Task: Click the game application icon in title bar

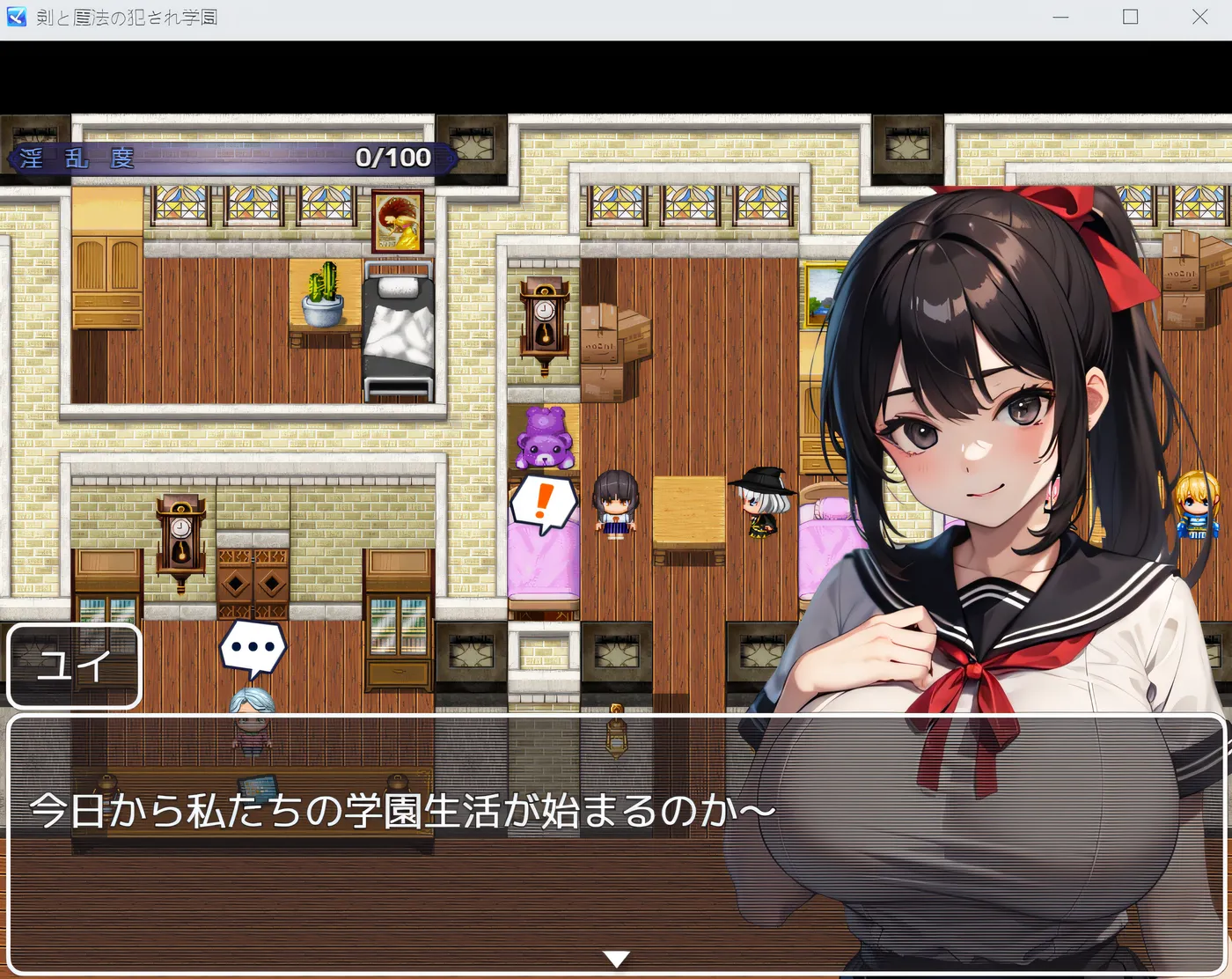Action: tap(14, 16)
